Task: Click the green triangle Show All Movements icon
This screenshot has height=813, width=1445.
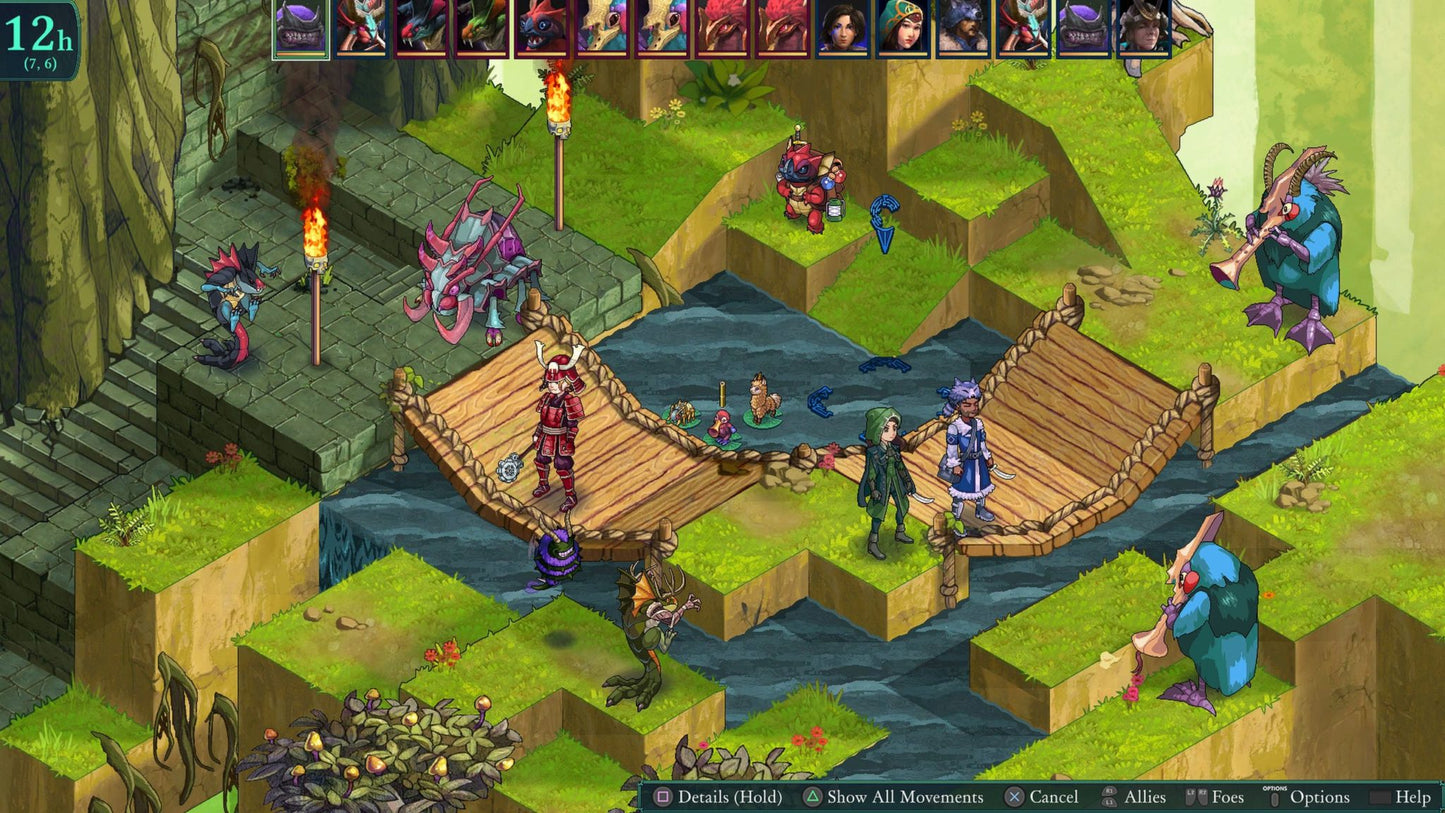Action: (x=813, y=797)
